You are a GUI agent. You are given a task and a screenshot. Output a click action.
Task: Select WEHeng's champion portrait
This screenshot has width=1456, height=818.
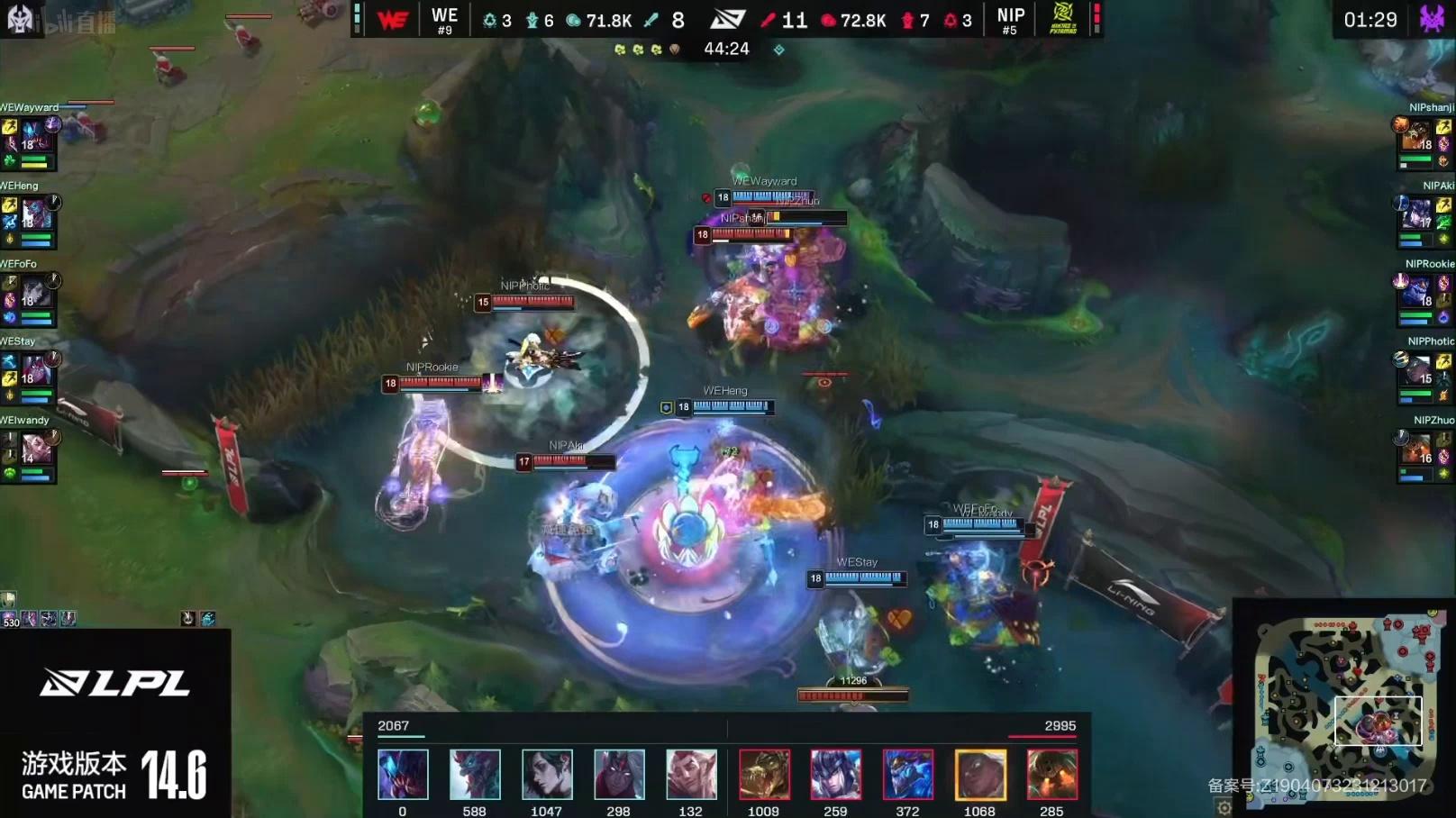[x=38, y=214]
